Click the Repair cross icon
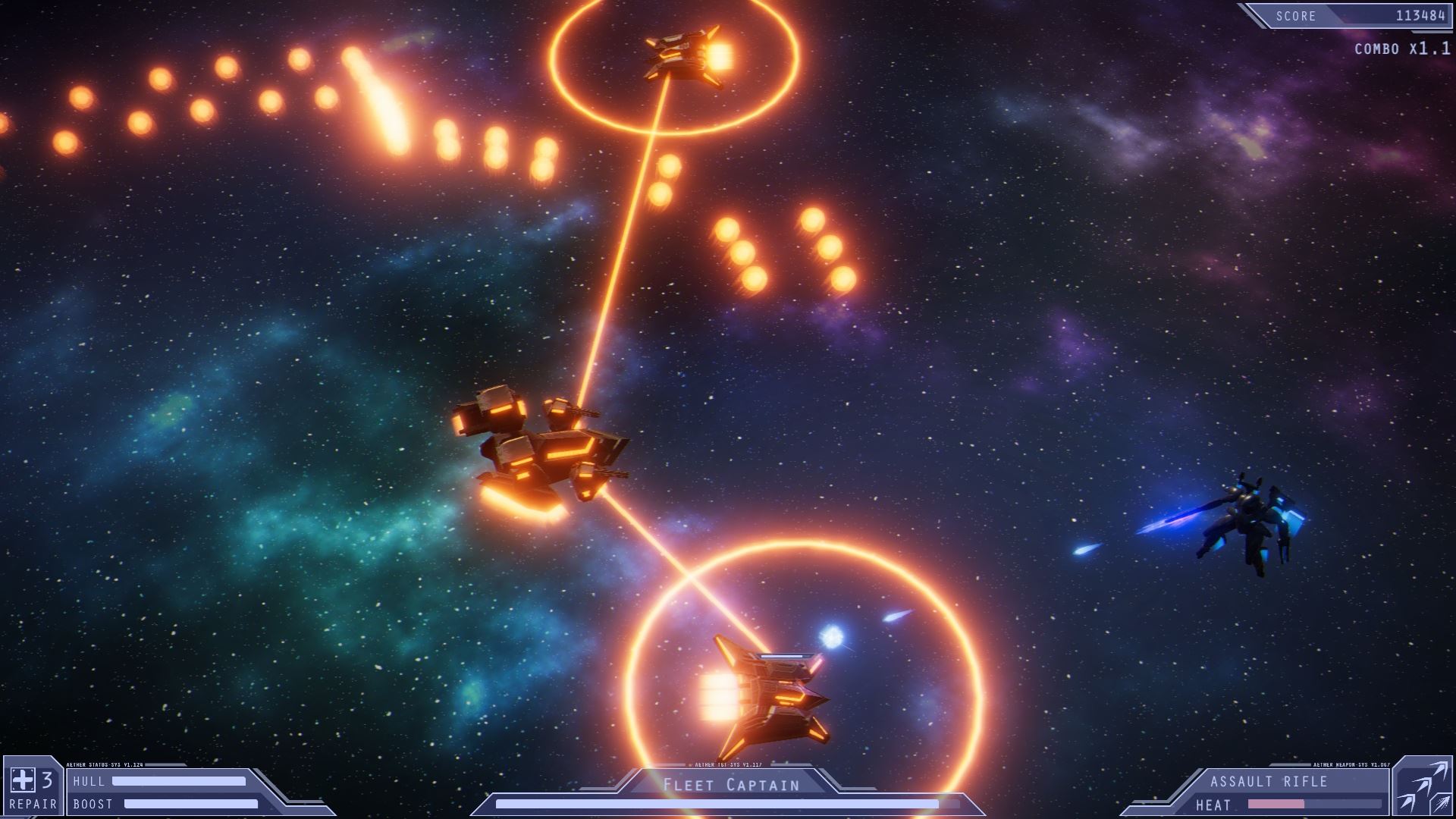The width and height of the screenshot is (1456, 819). point(22,780)
